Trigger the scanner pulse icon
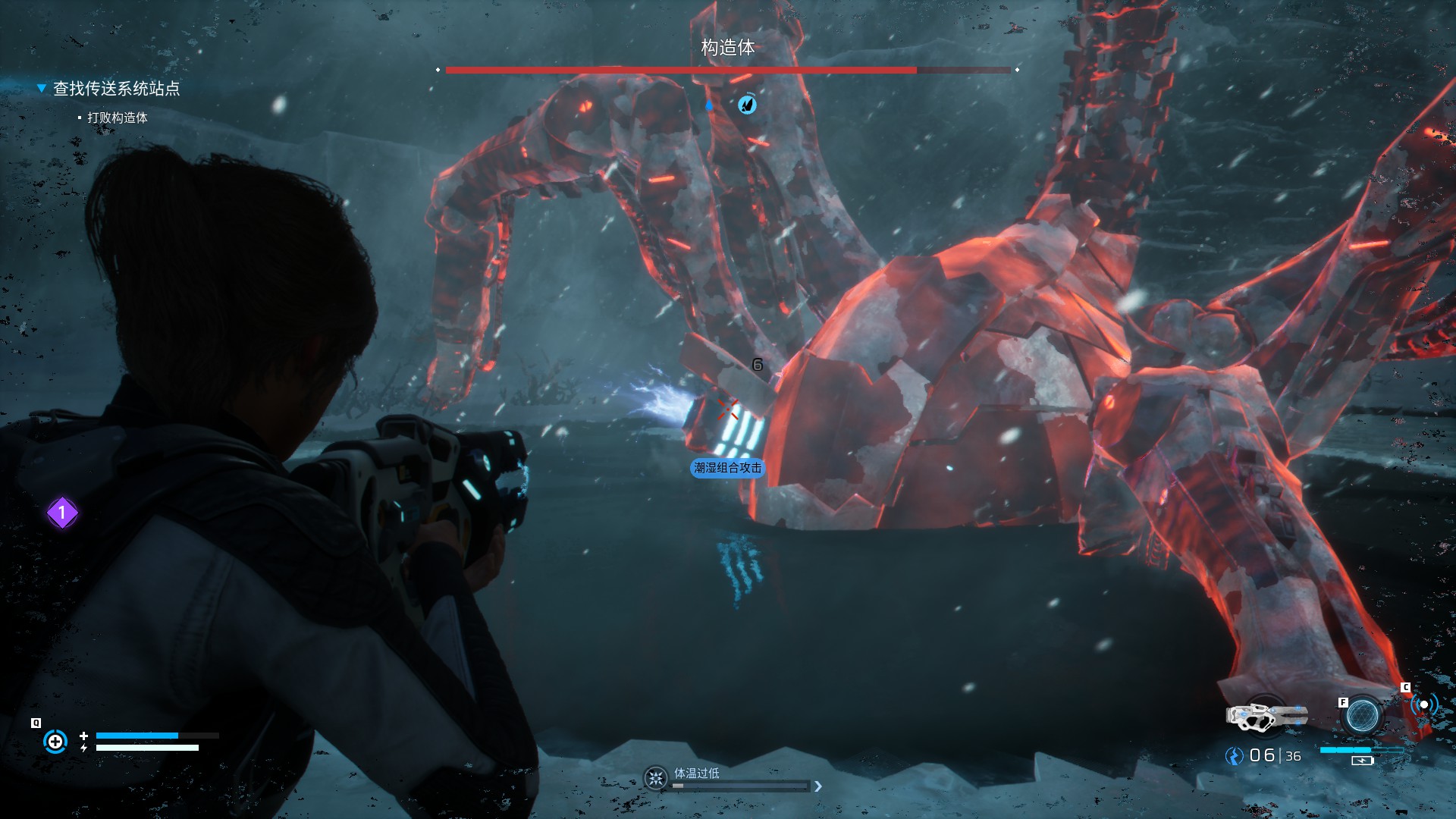Viewport: 1456px width, 819px height. point(1423,704)
